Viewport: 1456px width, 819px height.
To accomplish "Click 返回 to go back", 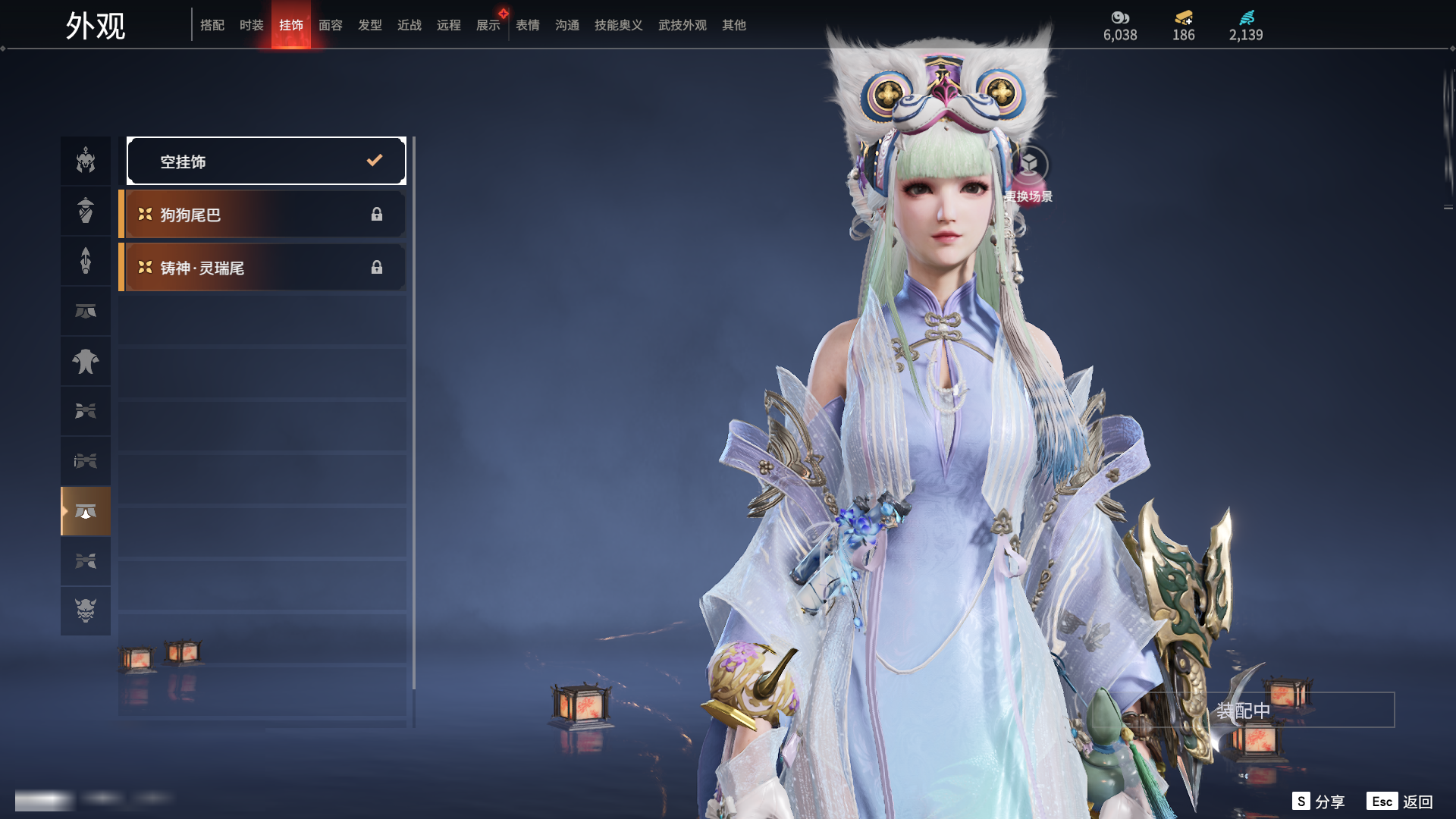I will [1400, 802].
